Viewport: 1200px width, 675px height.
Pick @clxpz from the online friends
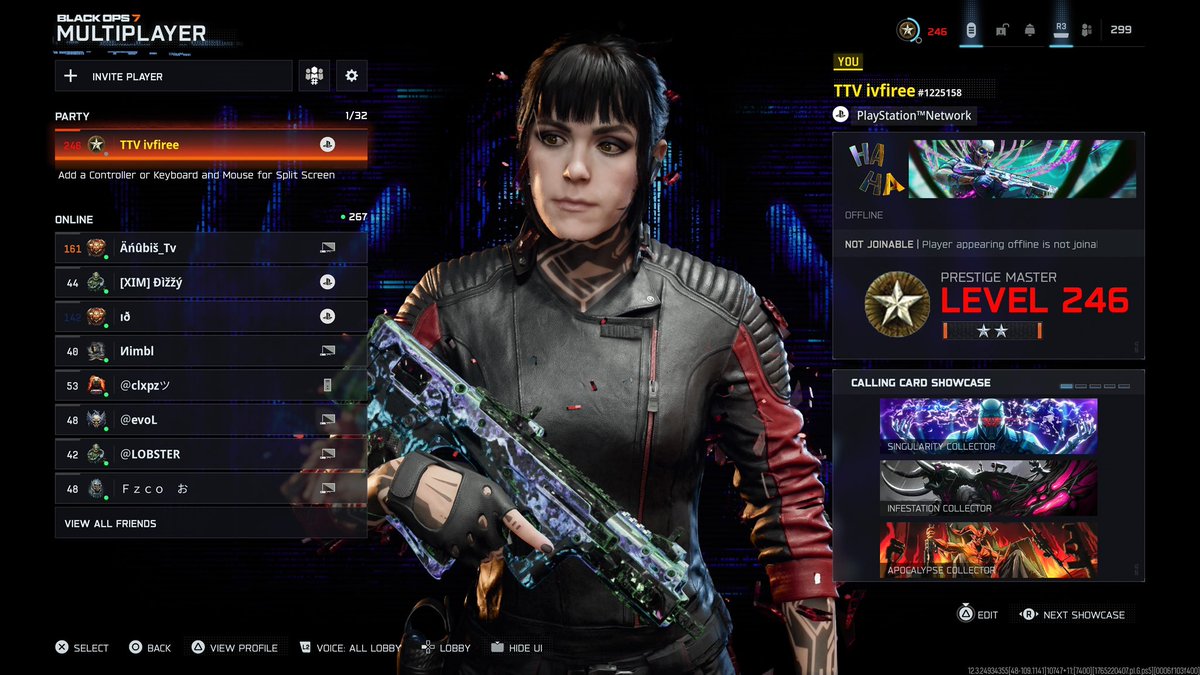coord(211,385)
